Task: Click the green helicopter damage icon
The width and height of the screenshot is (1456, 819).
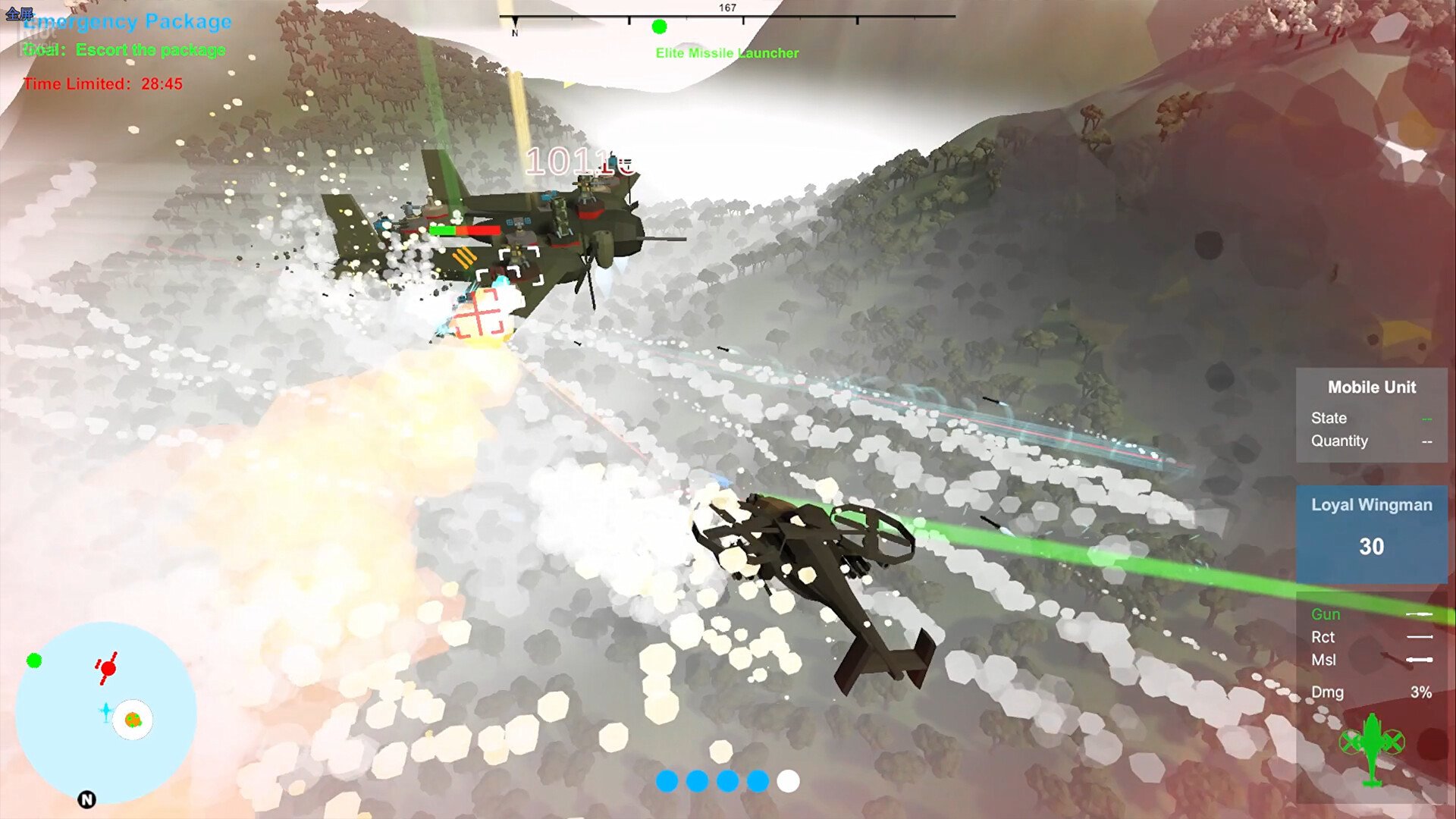Action: coord(1372,747)
